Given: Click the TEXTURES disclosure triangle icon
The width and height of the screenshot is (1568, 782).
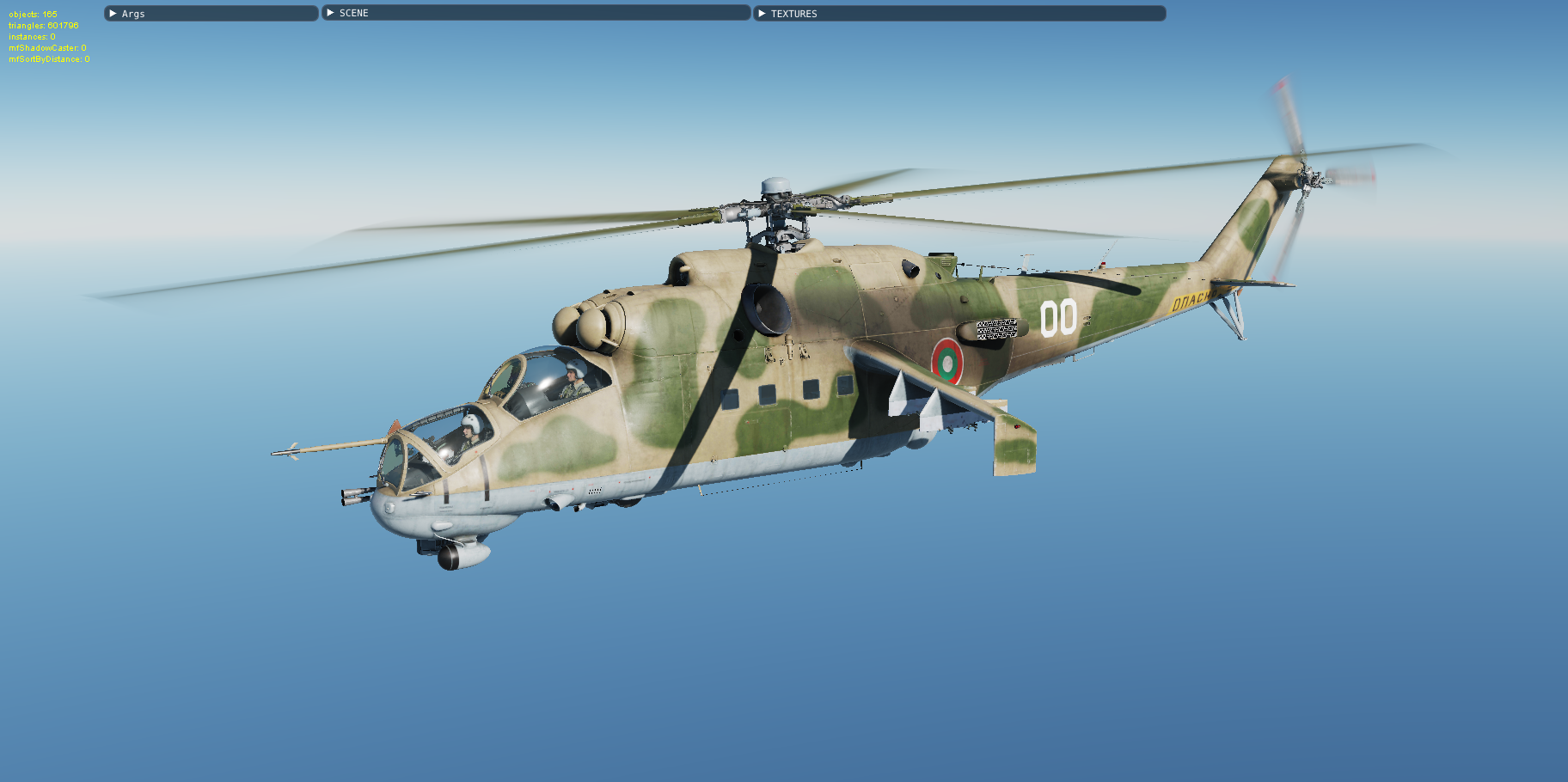Looking at the screenshot, I should pos(761,13).
